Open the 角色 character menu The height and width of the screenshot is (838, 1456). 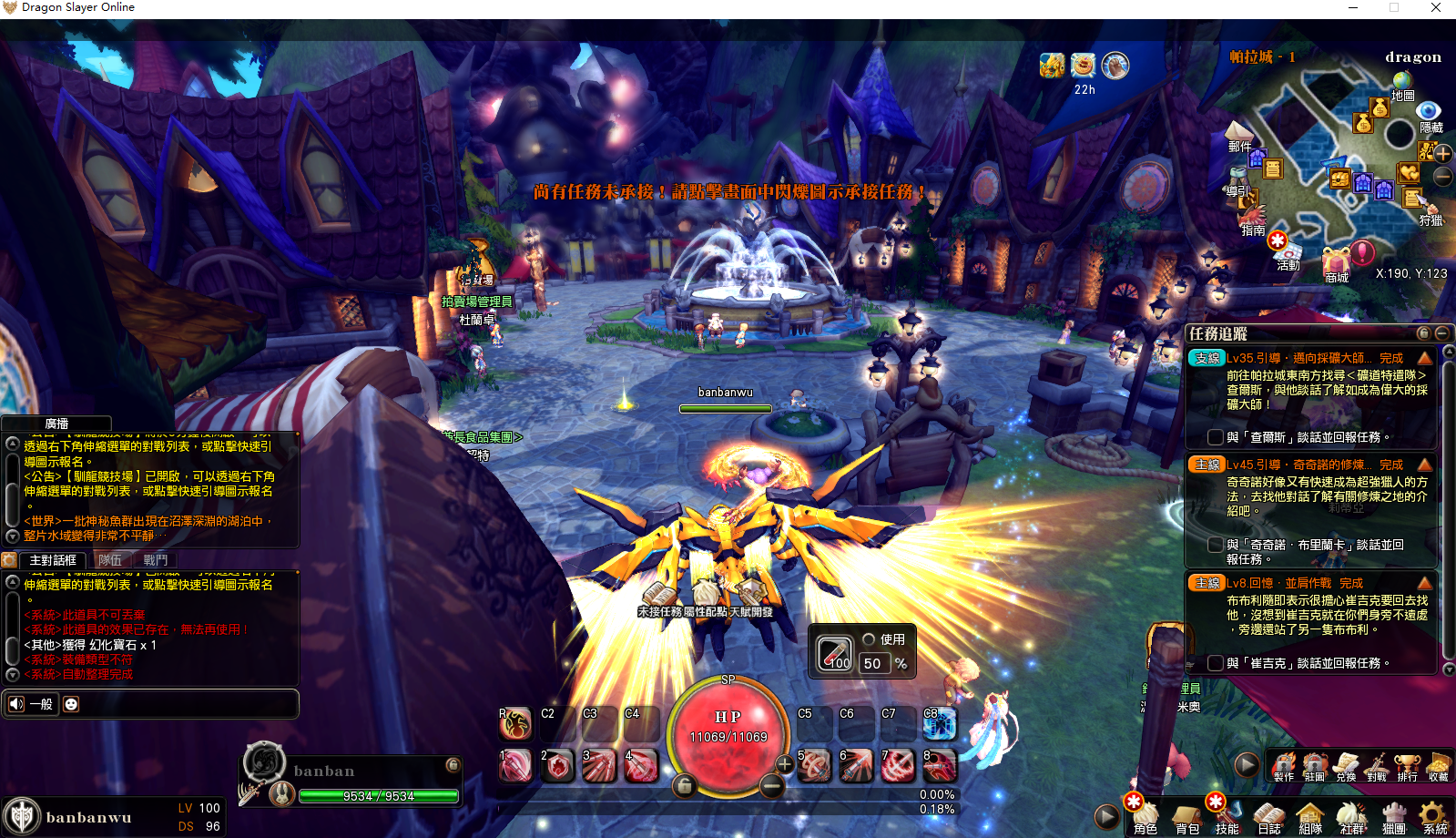pos(1145,816)
